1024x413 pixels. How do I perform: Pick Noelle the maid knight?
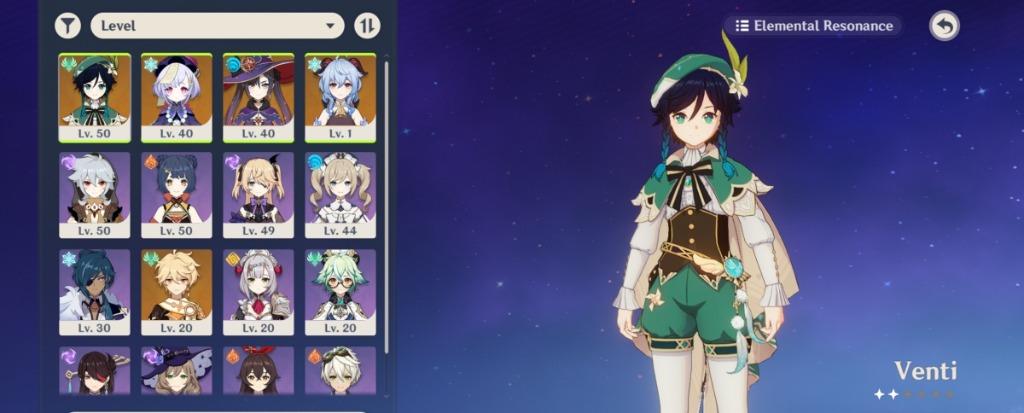pyautogui.click(x=258, y=291)
